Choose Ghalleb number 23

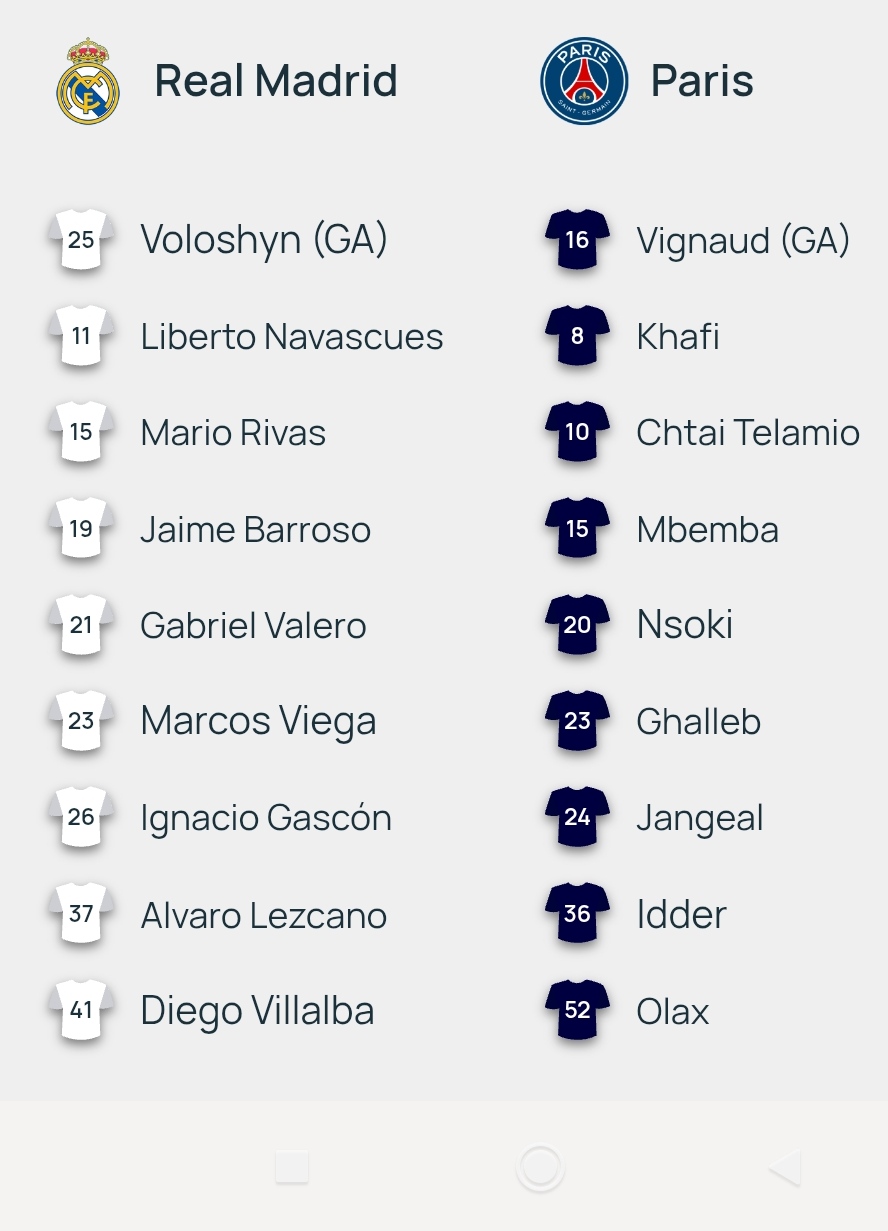(x=698, y=721)
